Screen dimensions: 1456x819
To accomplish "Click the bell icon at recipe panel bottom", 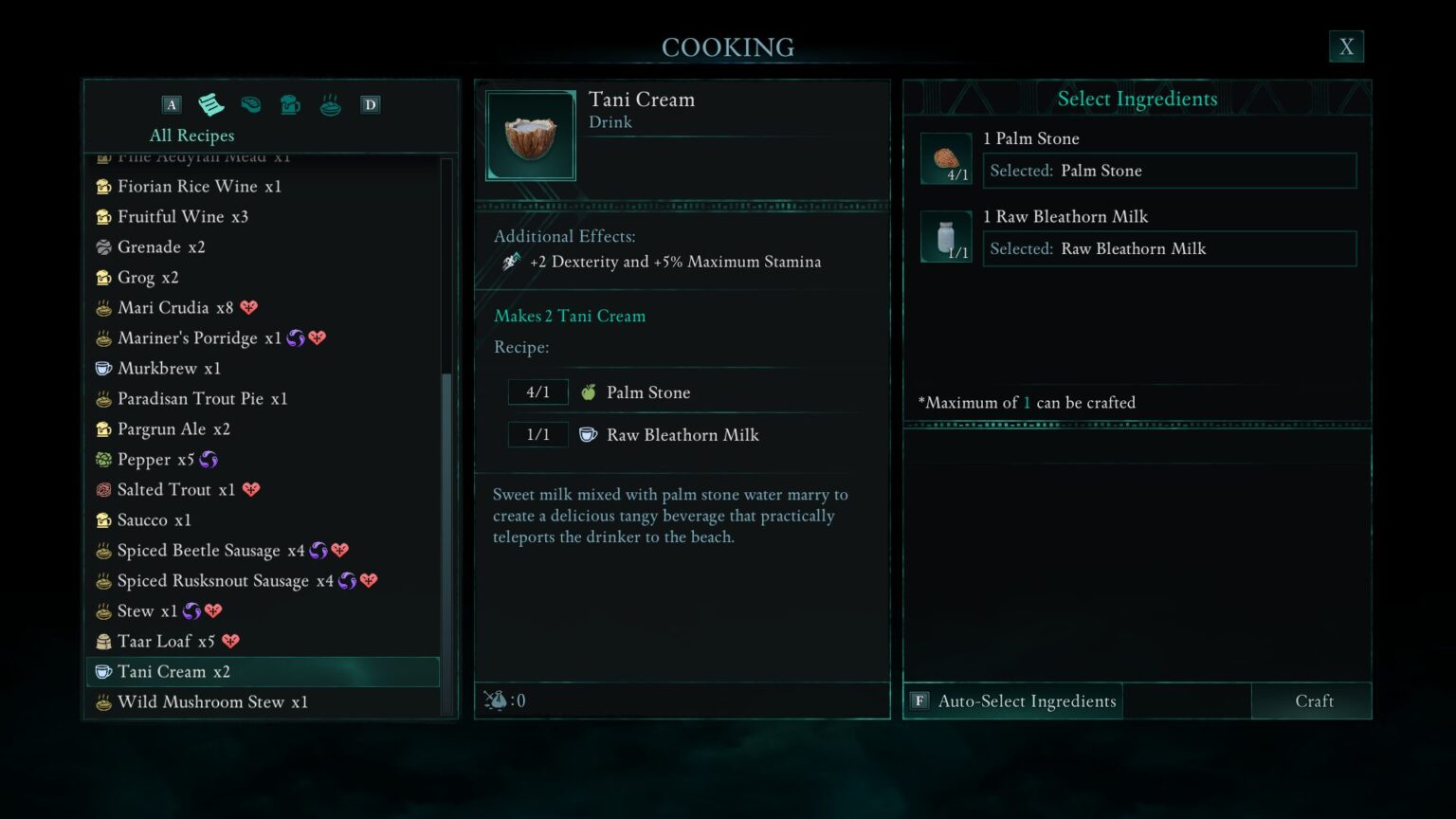I will [497, 701].
